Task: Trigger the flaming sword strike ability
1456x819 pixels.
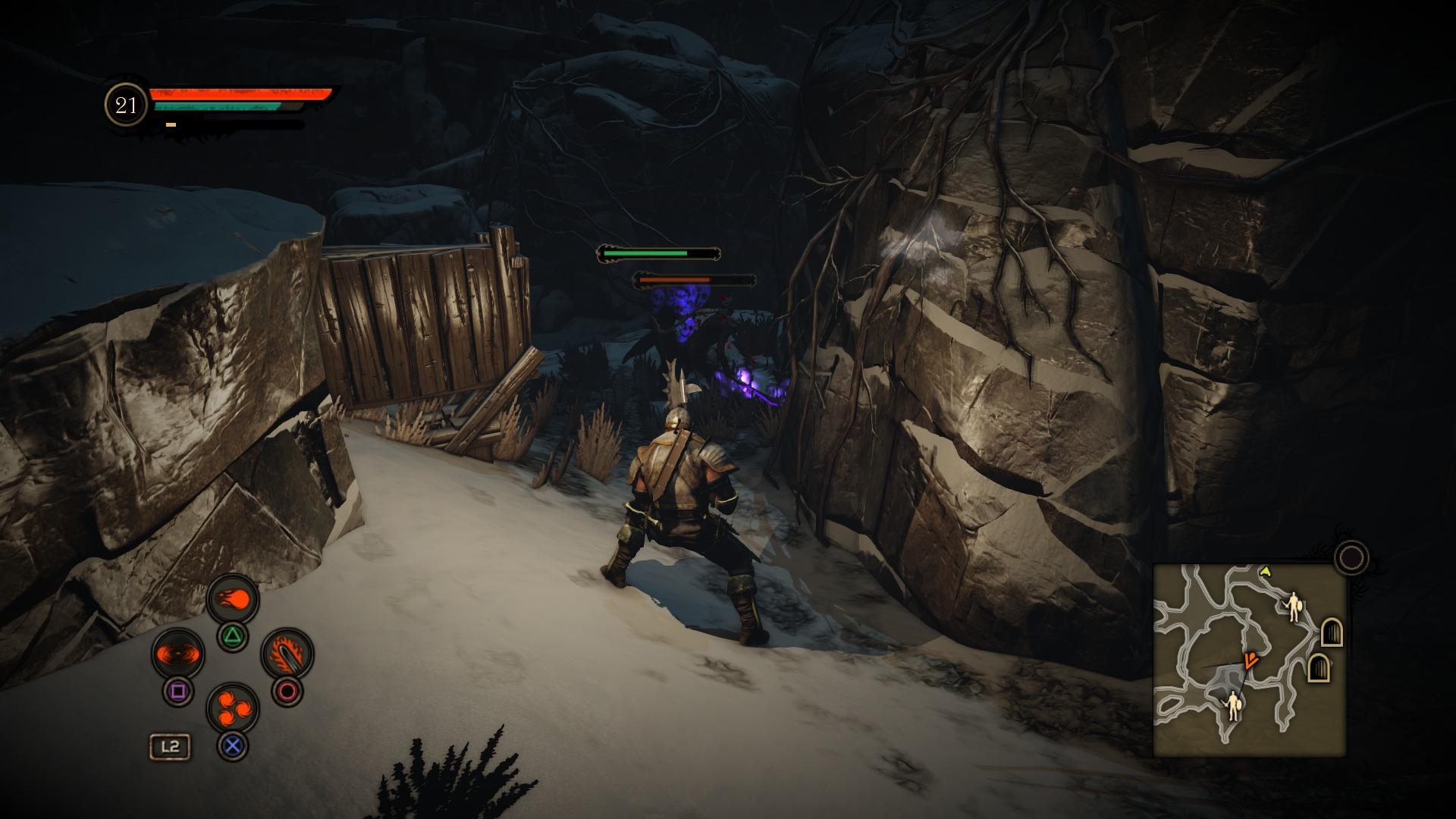Action: (x=287, y=654)
